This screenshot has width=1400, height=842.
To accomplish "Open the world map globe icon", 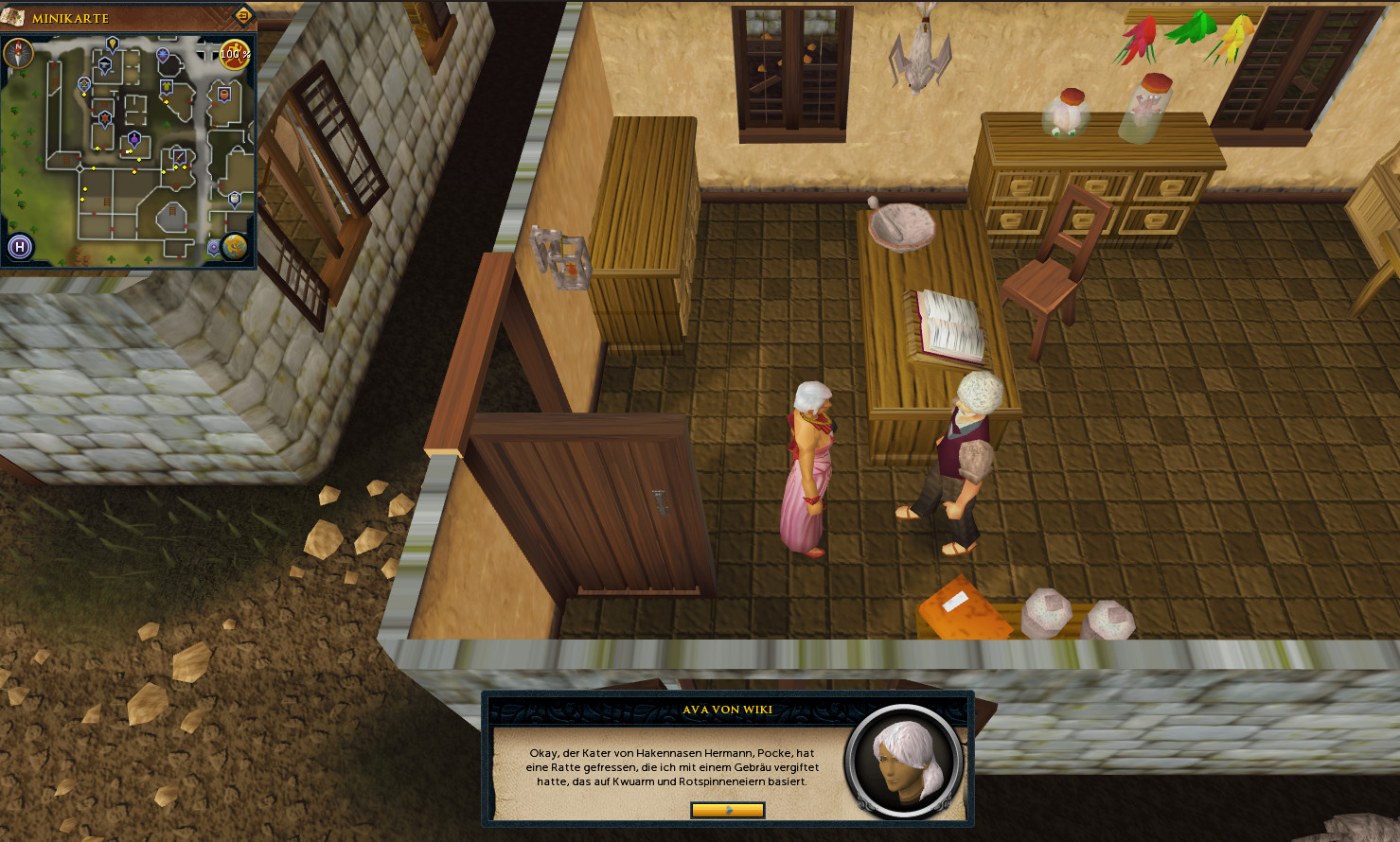I will pyautogui.click(x=234, y=247).
